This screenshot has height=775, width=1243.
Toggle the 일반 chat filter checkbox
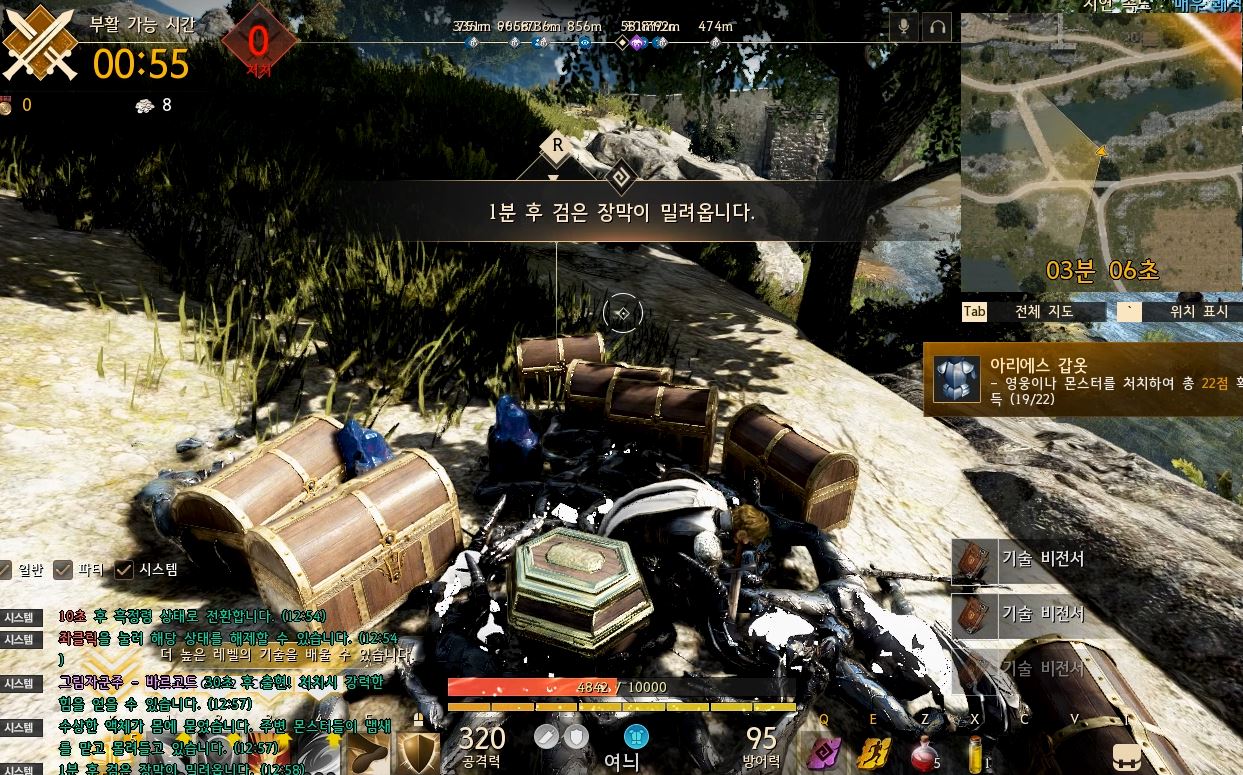(5, 570)
